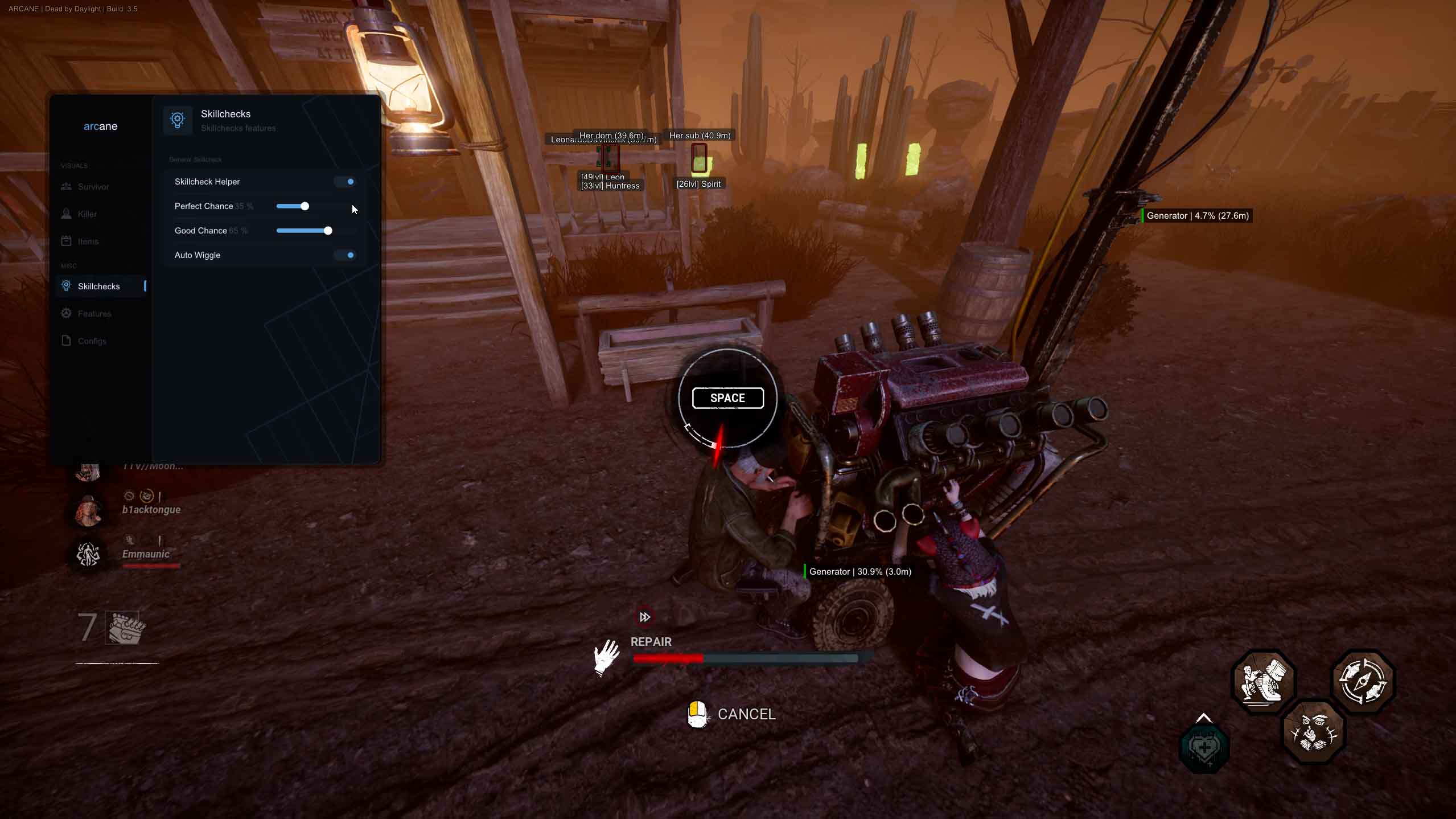The height and width of the screenshot is (819, 1456).
Task: Switch to the Killer section
Action: 87,214
